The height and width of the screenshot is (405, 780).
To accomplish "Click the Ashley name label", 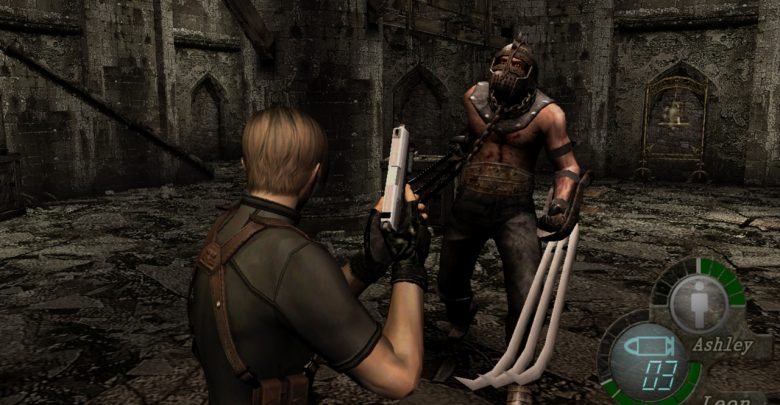I will [723, 346].
